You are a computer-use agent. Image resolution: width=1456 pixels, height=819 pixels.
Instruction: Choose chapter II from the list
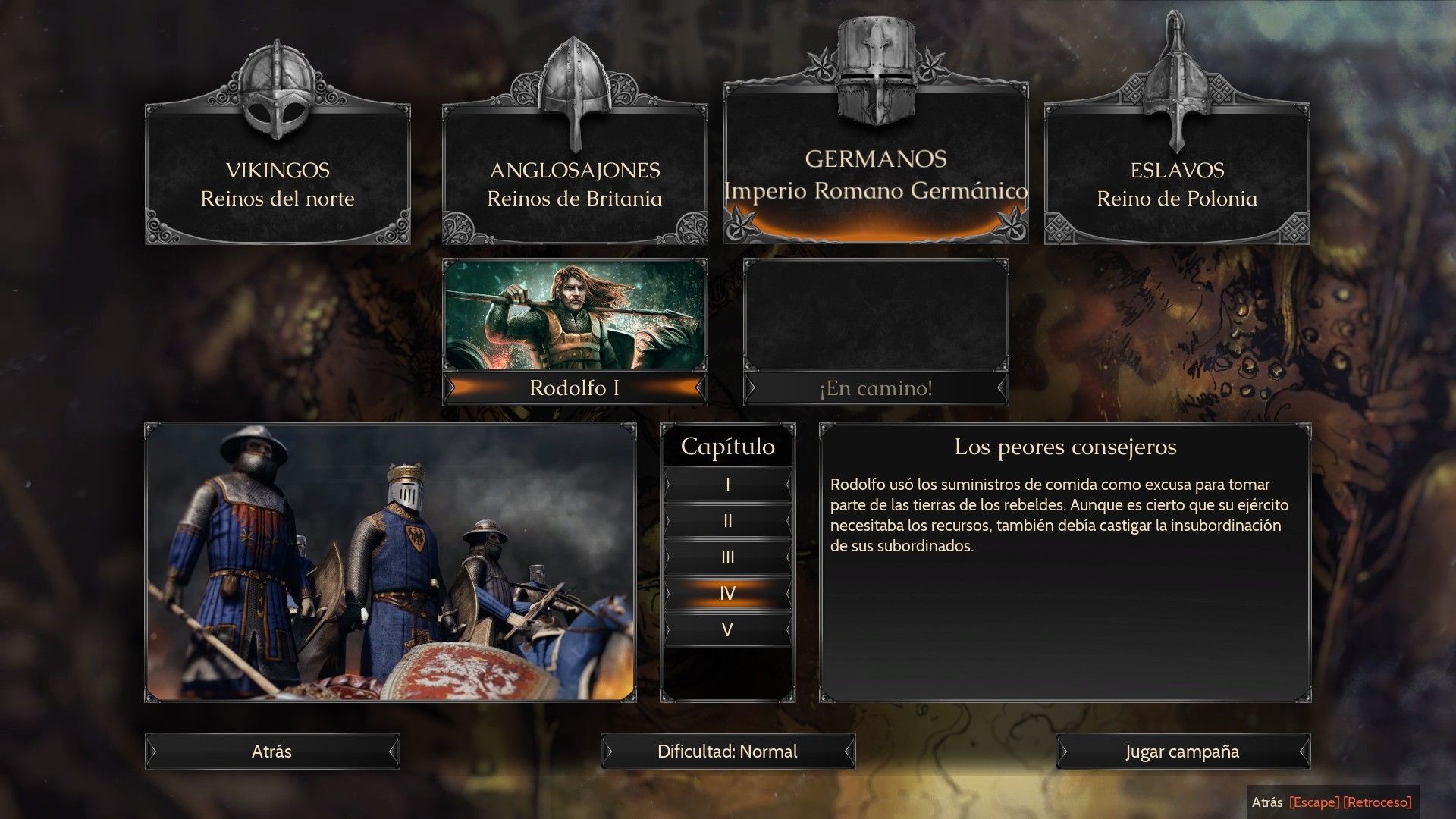[x=727, y=521]
